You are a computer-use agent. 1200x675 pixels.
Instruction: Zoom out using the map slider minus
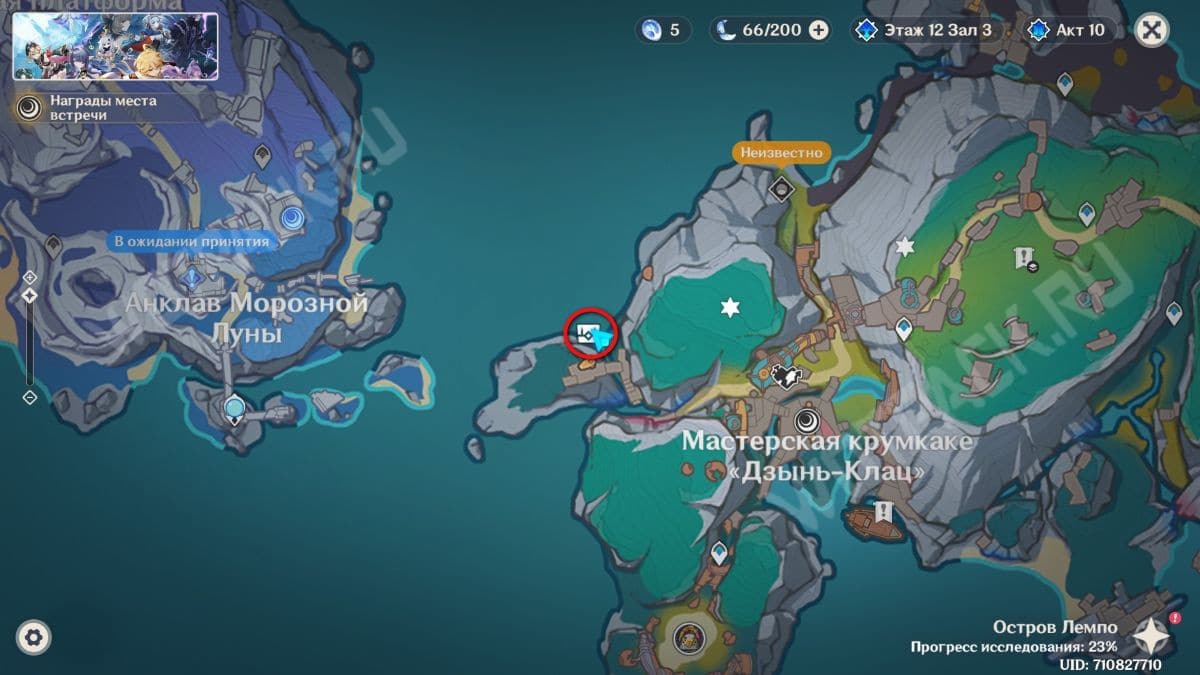pyautogui.click(x=30, y=397)
